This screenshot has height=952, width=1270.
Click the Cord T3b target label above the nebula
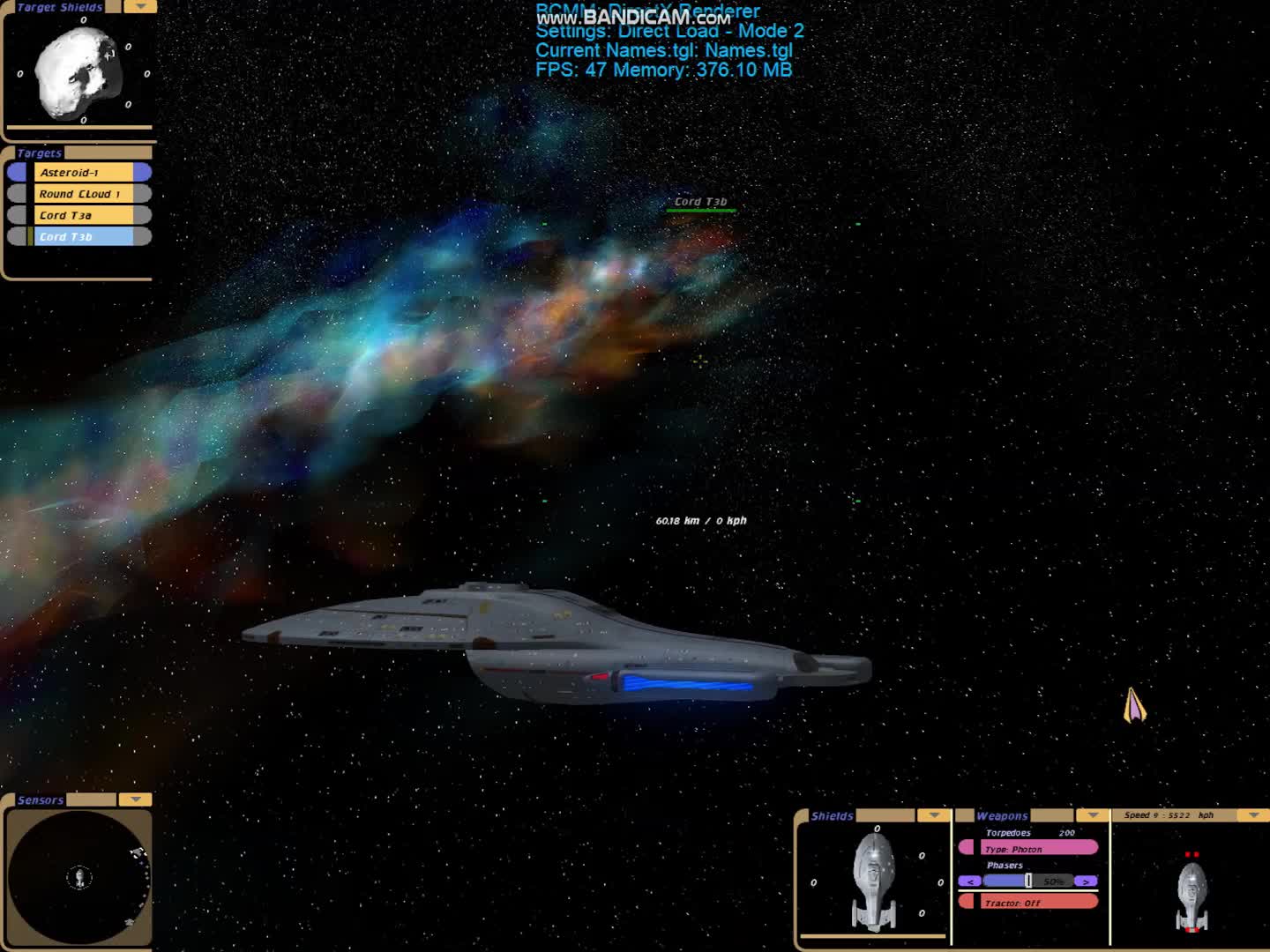(701, 201)
